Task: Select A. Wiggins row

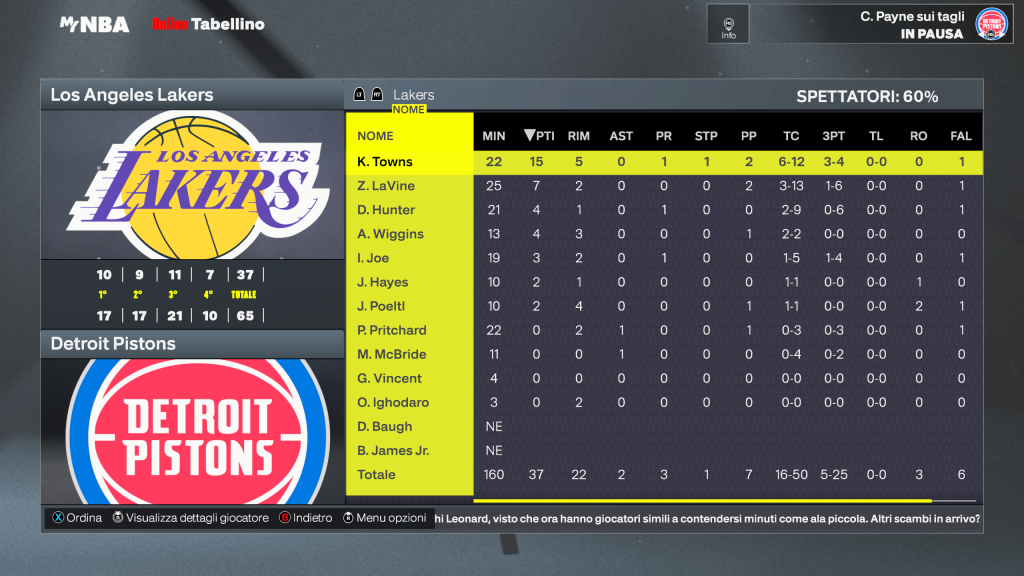Action: click(x=390, y=234)
